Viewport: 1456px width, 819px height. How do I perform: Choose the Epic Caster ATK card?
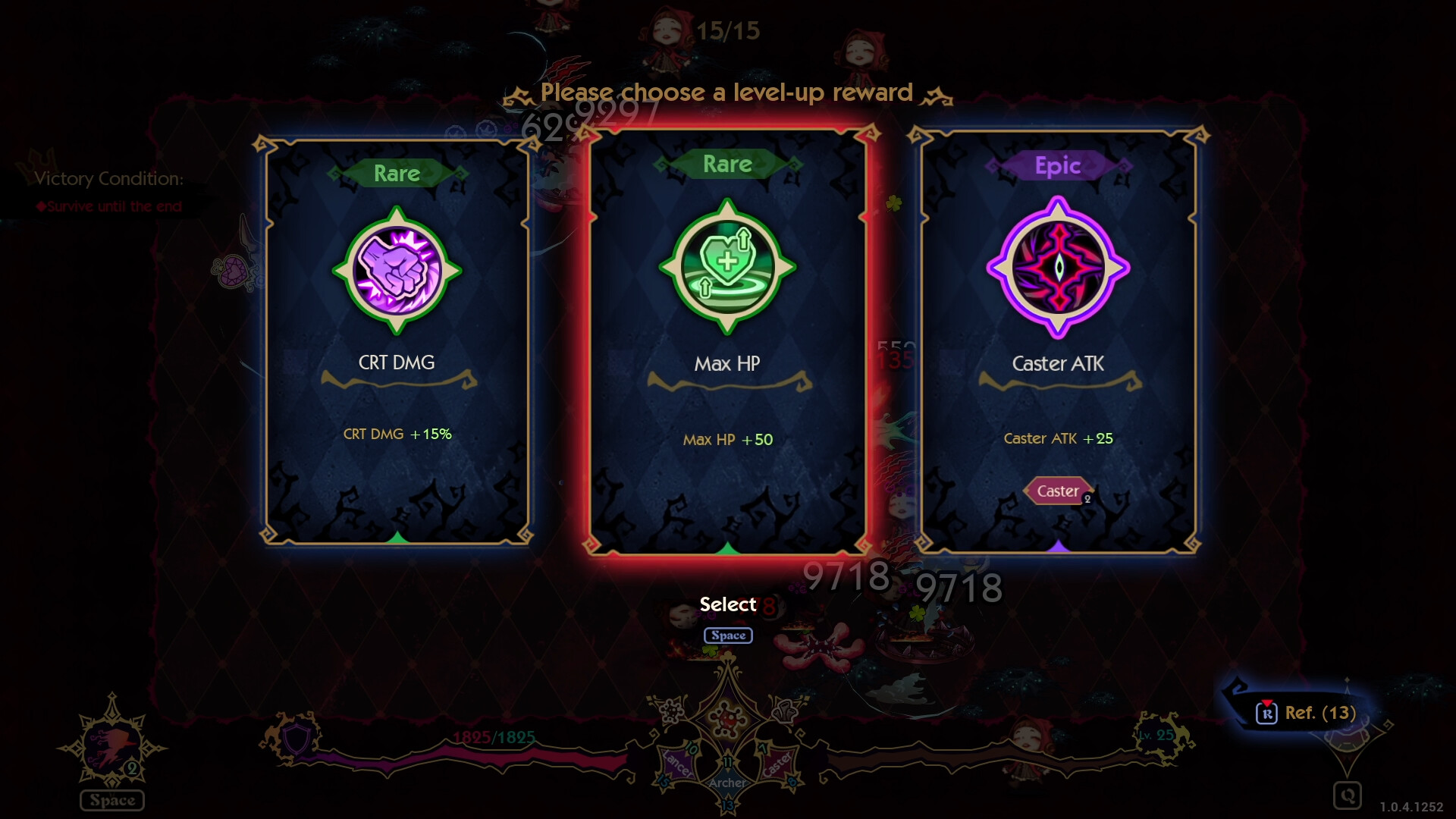(1057, 341)
